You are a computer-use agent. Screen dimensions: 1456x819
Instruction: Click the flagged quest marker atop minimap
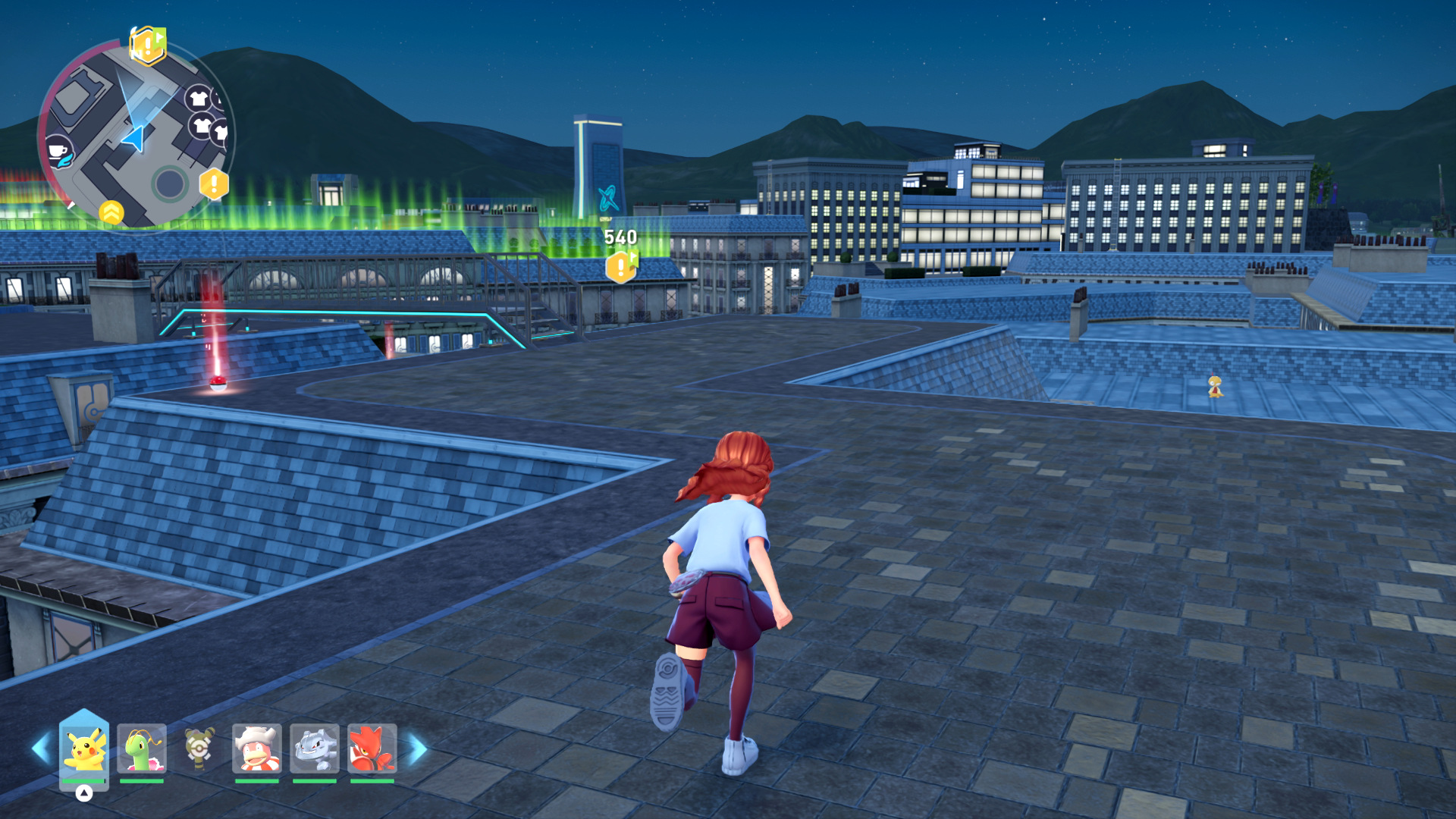click(x=147, y=45)
